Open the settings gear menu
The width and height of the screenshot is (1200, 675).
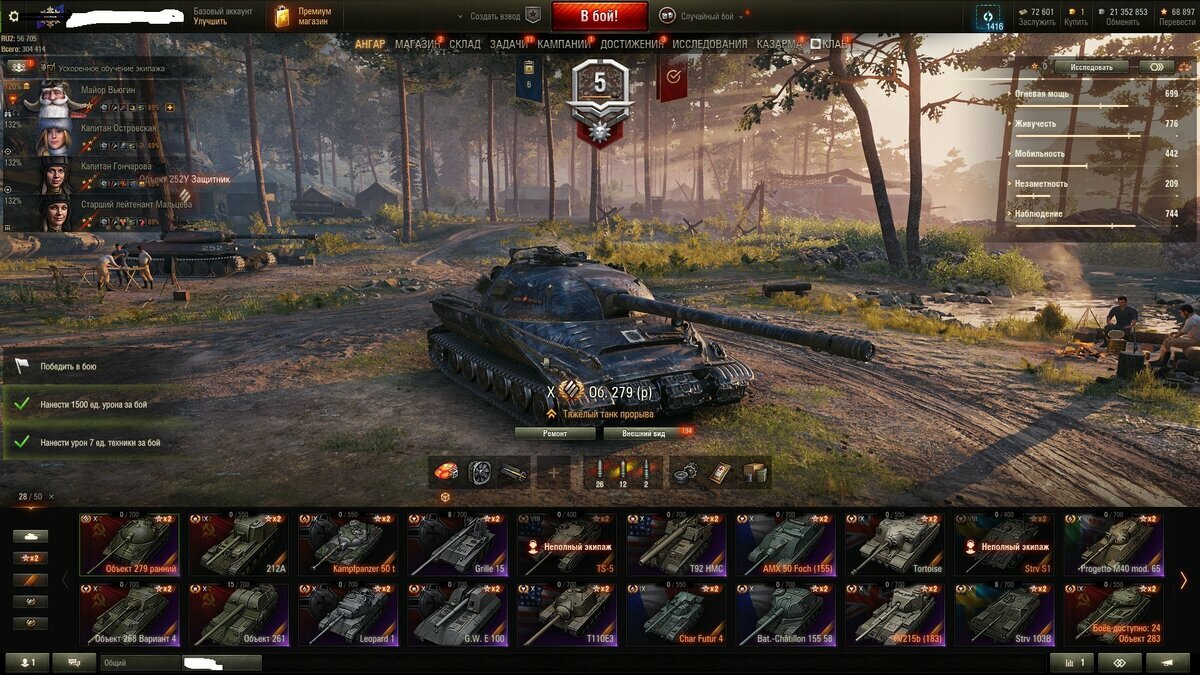pos(13,16)
